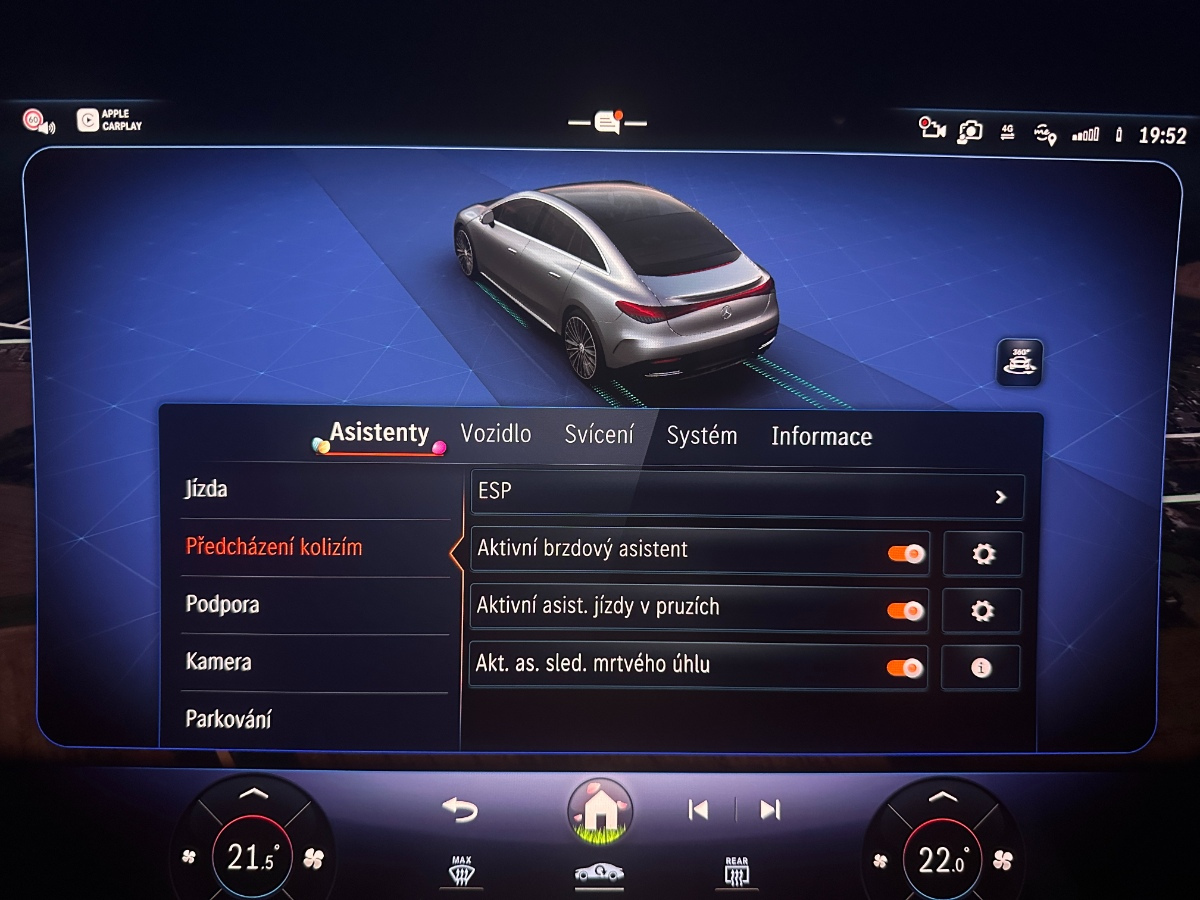Switch to the Vozidlo tab
The image size is (1200, 900).
pyautogui.click(x=496, y=435)
